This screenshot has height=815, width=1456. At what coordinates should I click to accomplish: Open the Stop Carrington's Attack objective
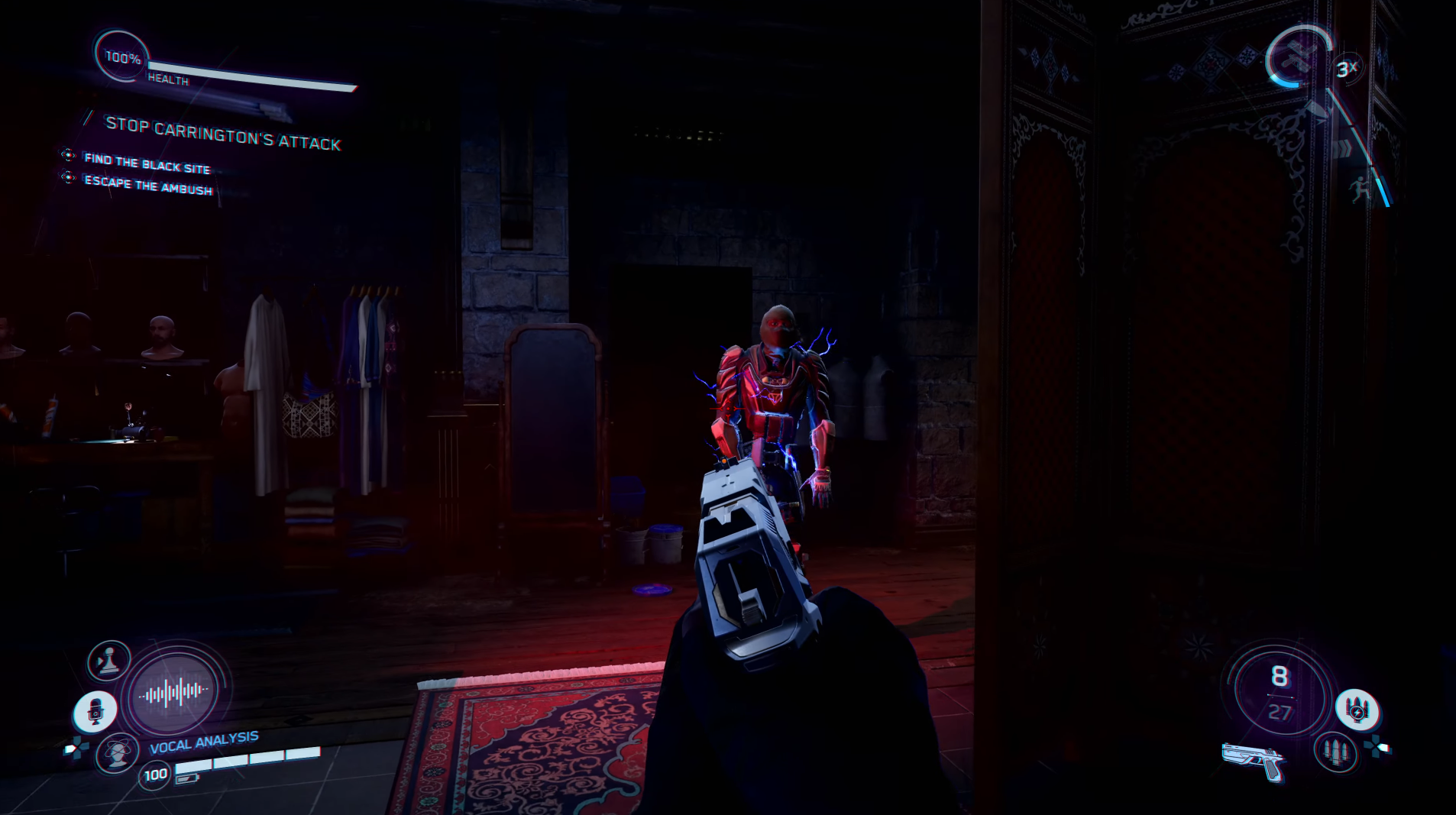coord(222,134)
